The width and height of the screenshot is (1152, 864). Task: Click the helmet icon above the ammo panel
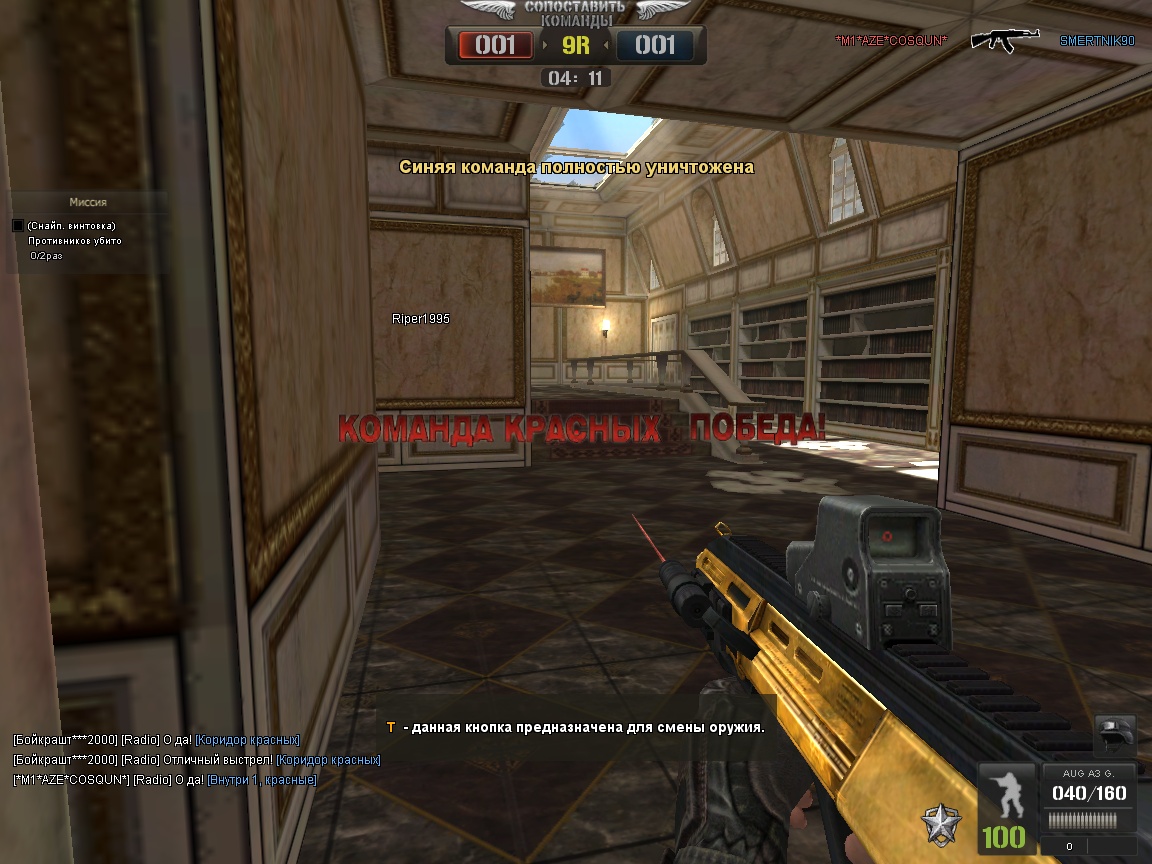[x=1115, y=733]
